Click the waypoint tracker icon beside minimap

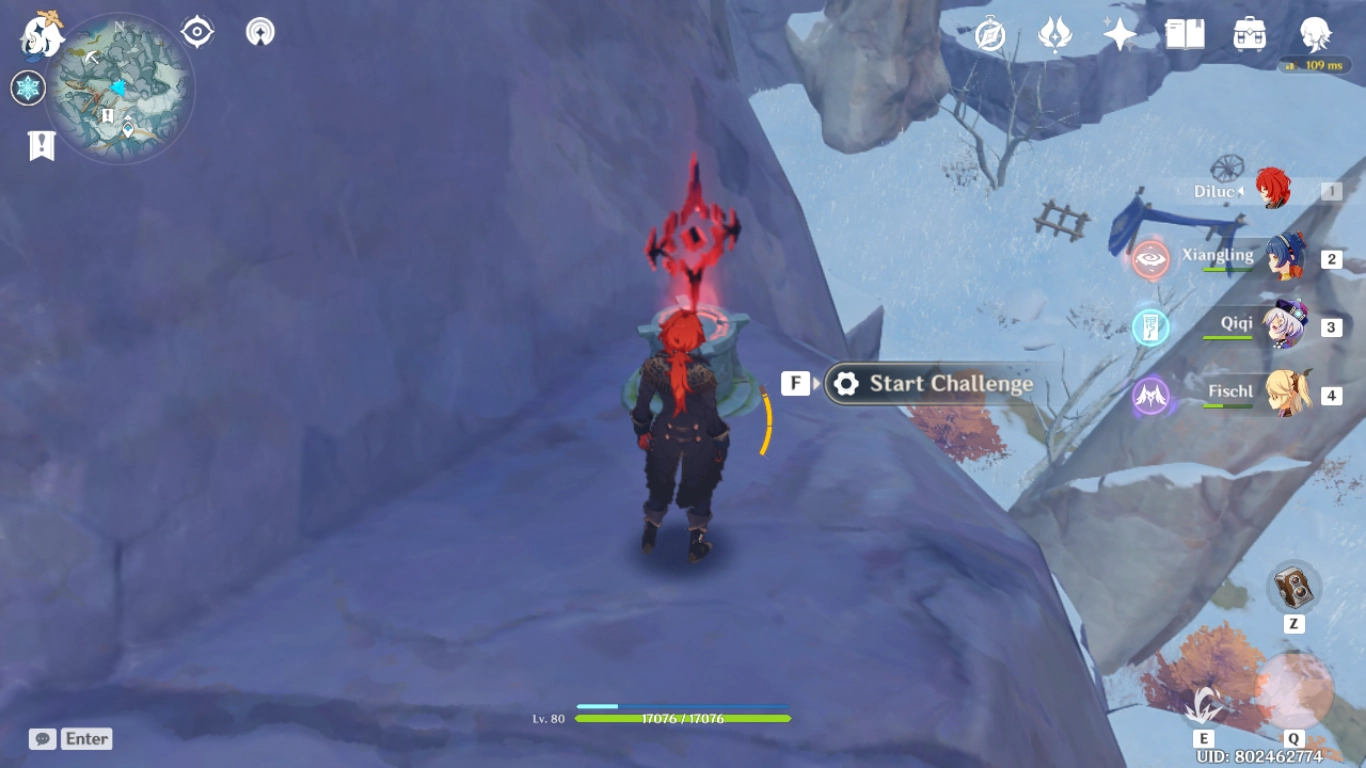[195, 31]
